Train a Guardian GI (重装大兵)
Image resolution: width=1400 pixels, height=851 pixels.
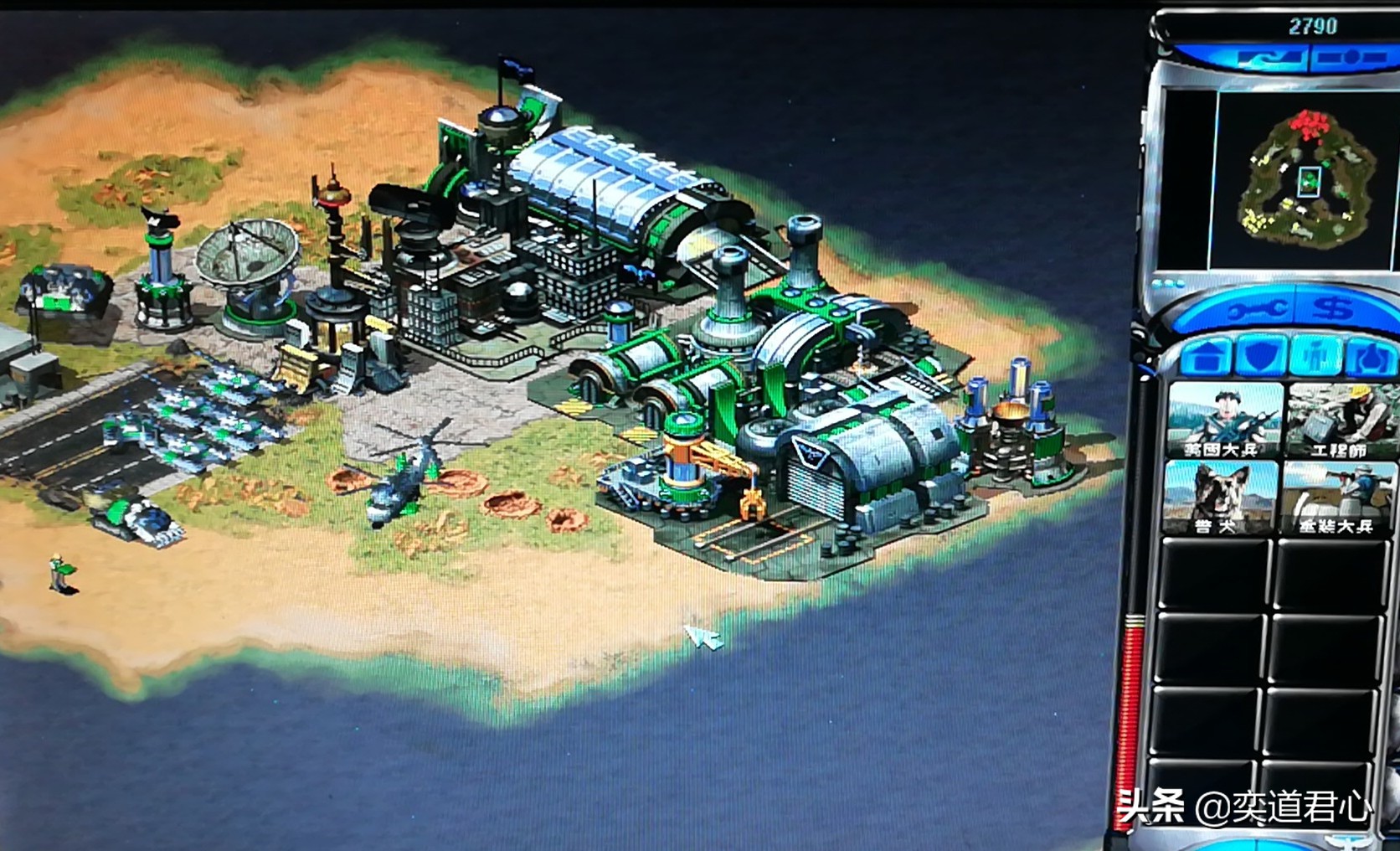1336,498
